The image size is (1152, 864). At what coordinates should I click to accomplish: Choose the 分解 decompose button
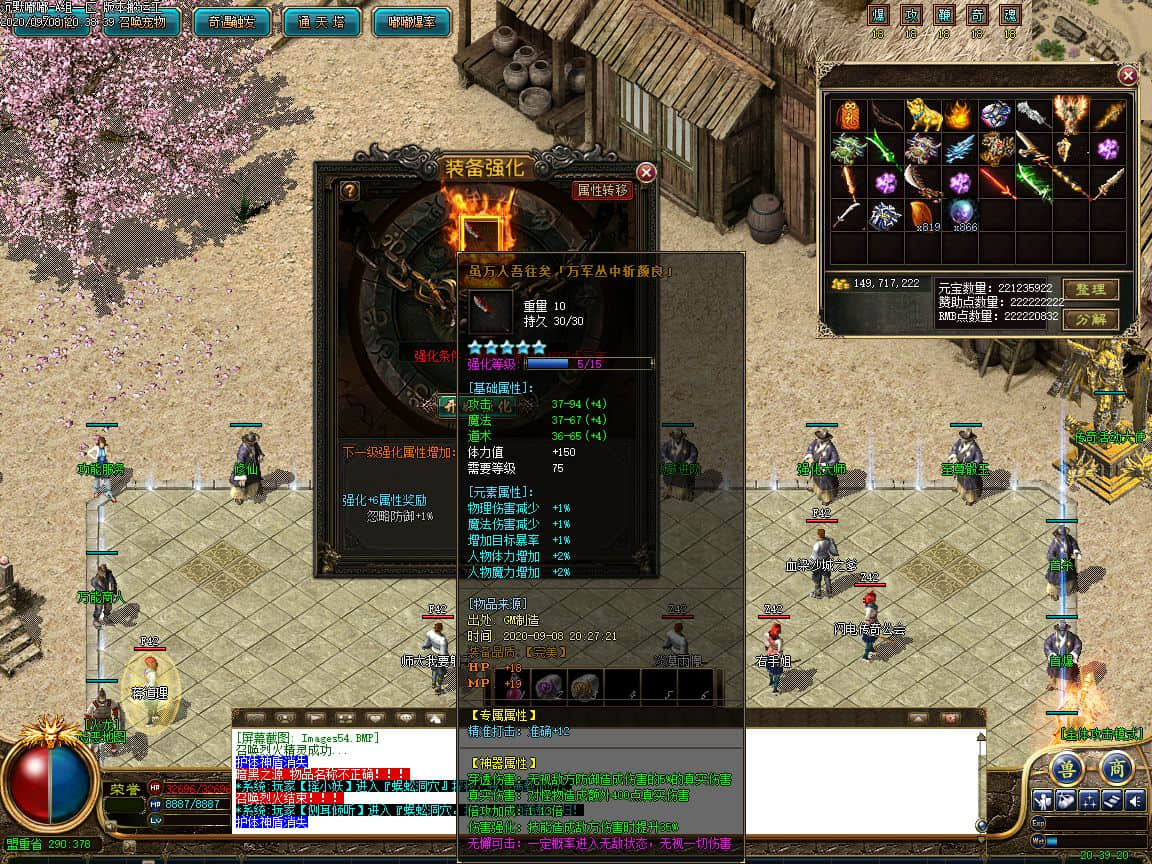coord(1089,319)
